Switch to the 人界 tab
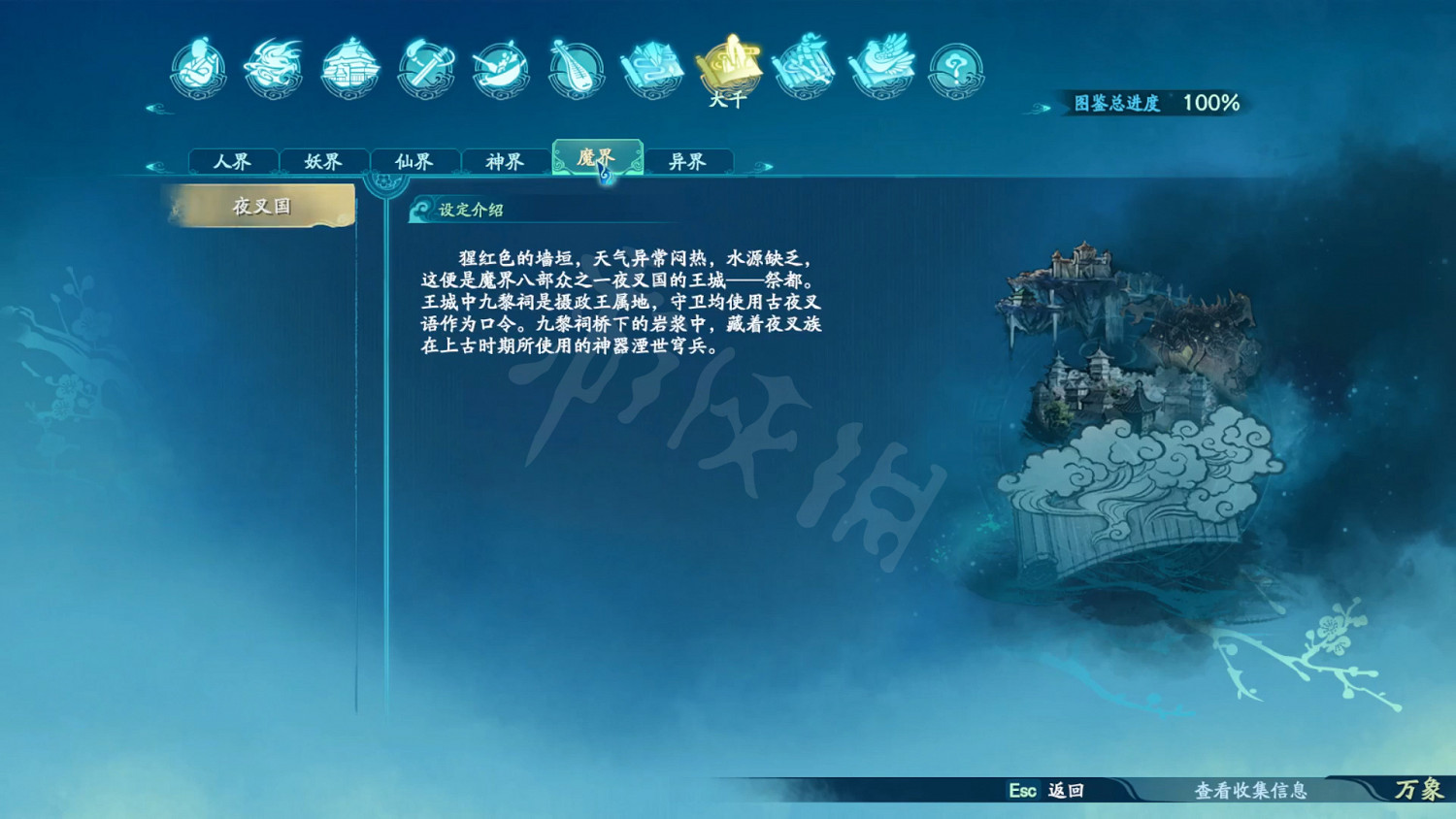Image resolution: width=1456 pixels, height=819 pixels. click(x=232, y=160)
